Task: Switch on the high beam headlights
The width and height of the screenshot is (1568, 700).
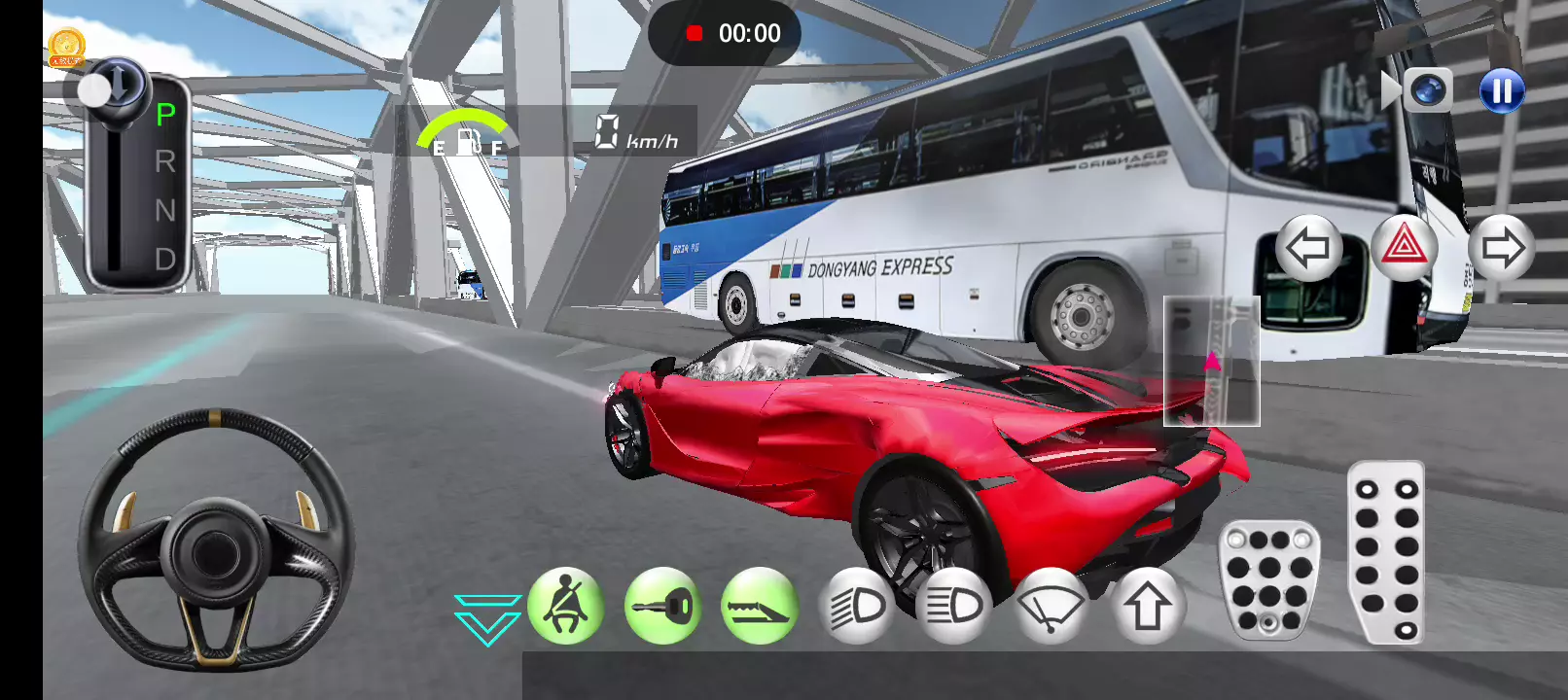Action: click(x=954, y=607)
